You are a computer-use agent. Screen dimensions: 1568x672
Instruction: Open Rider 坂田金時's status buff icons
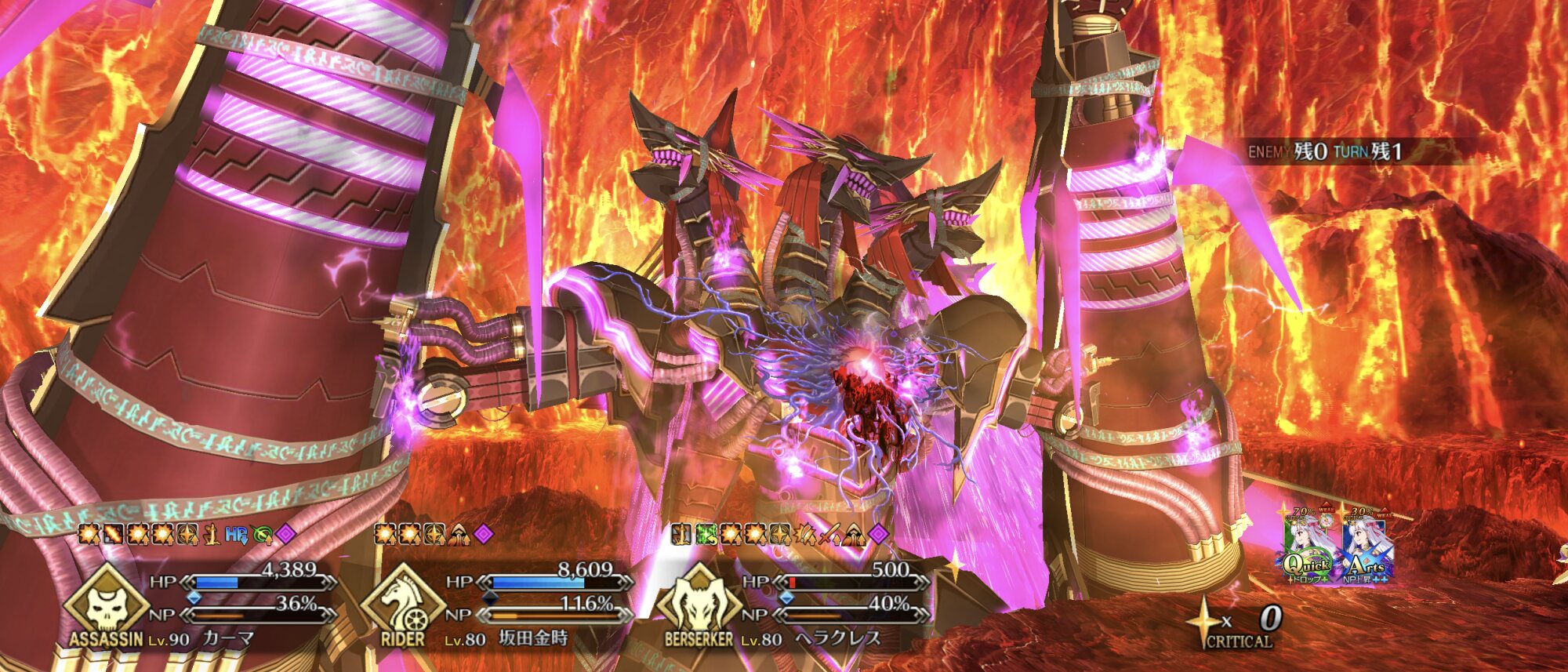point(434,535)
